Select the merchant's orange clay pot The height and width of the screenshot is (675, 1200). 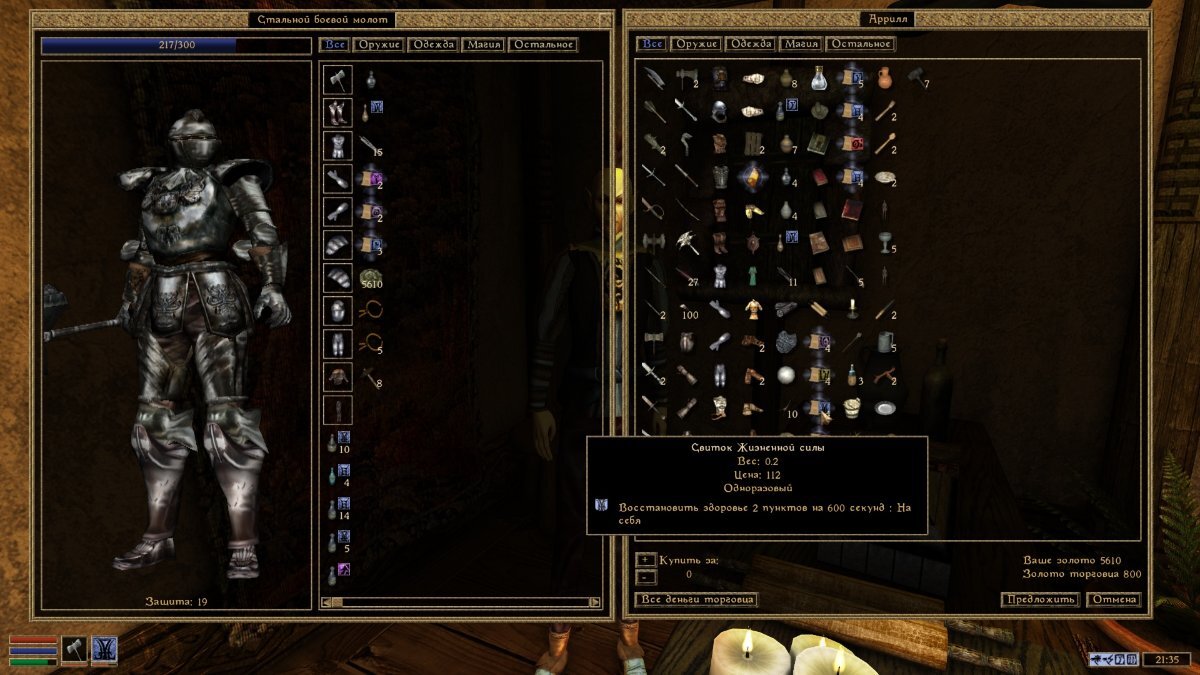[885, 77]
